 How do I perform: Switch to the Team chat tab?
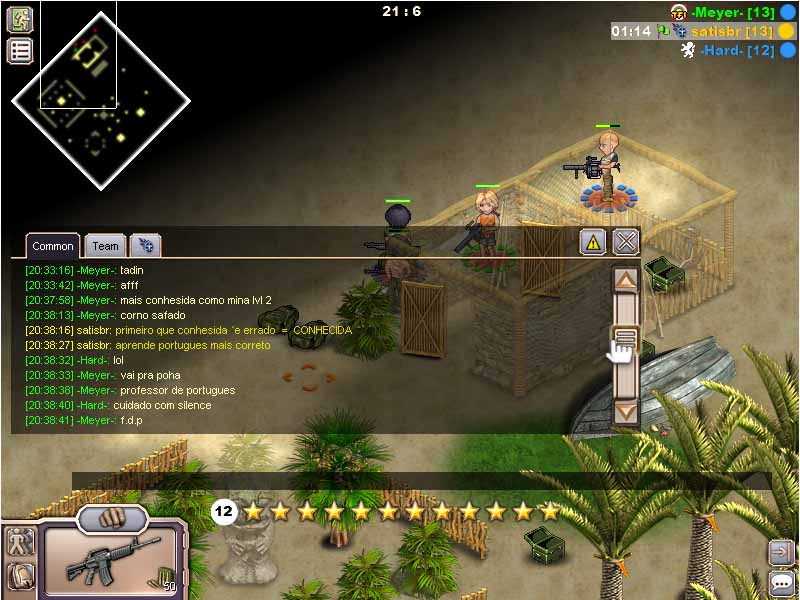[105, 245]
